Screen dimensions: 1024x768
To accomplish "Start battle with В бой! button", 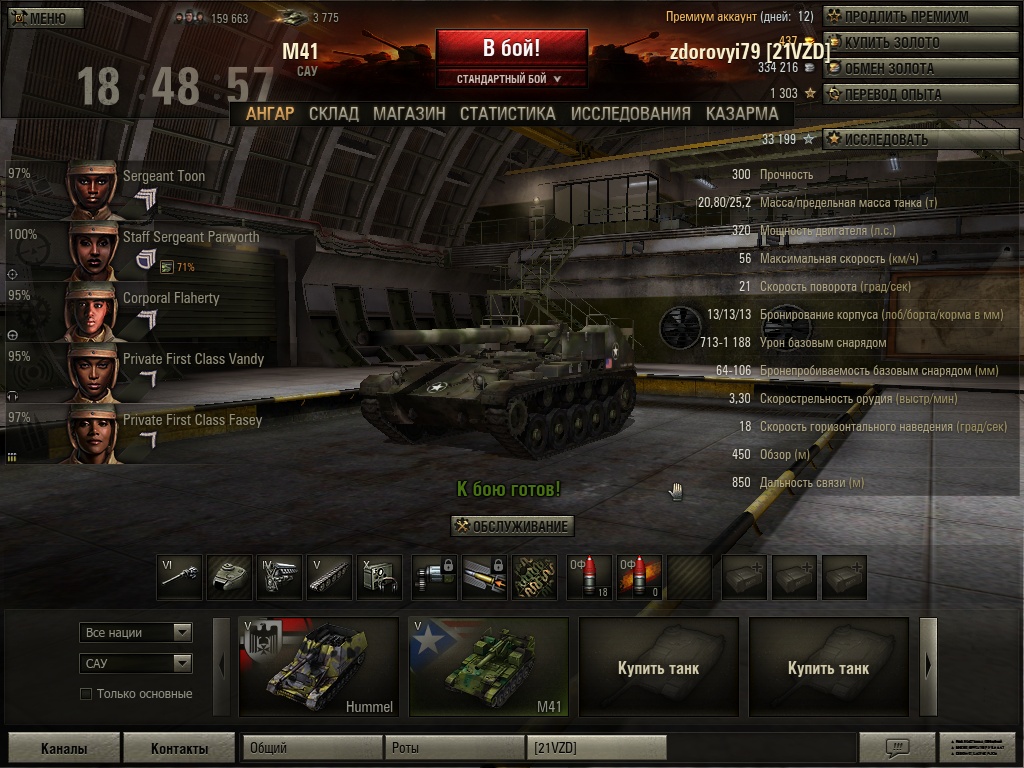I will coord(511,48).
